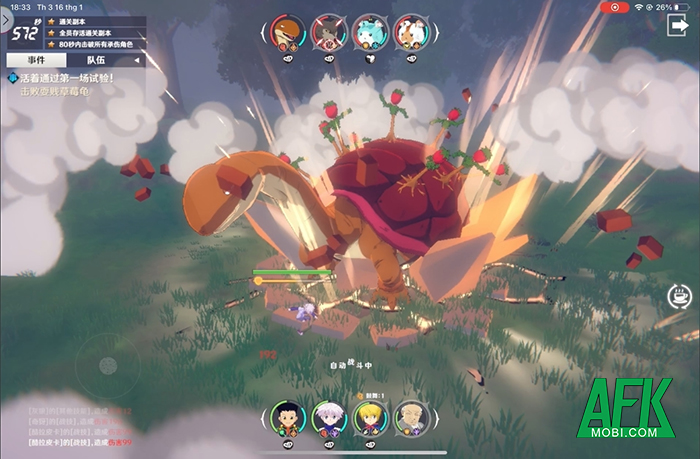Choose the spiky-haired Leorio party portrait
The width and height of the screenshot is (700, 459).
410,417
